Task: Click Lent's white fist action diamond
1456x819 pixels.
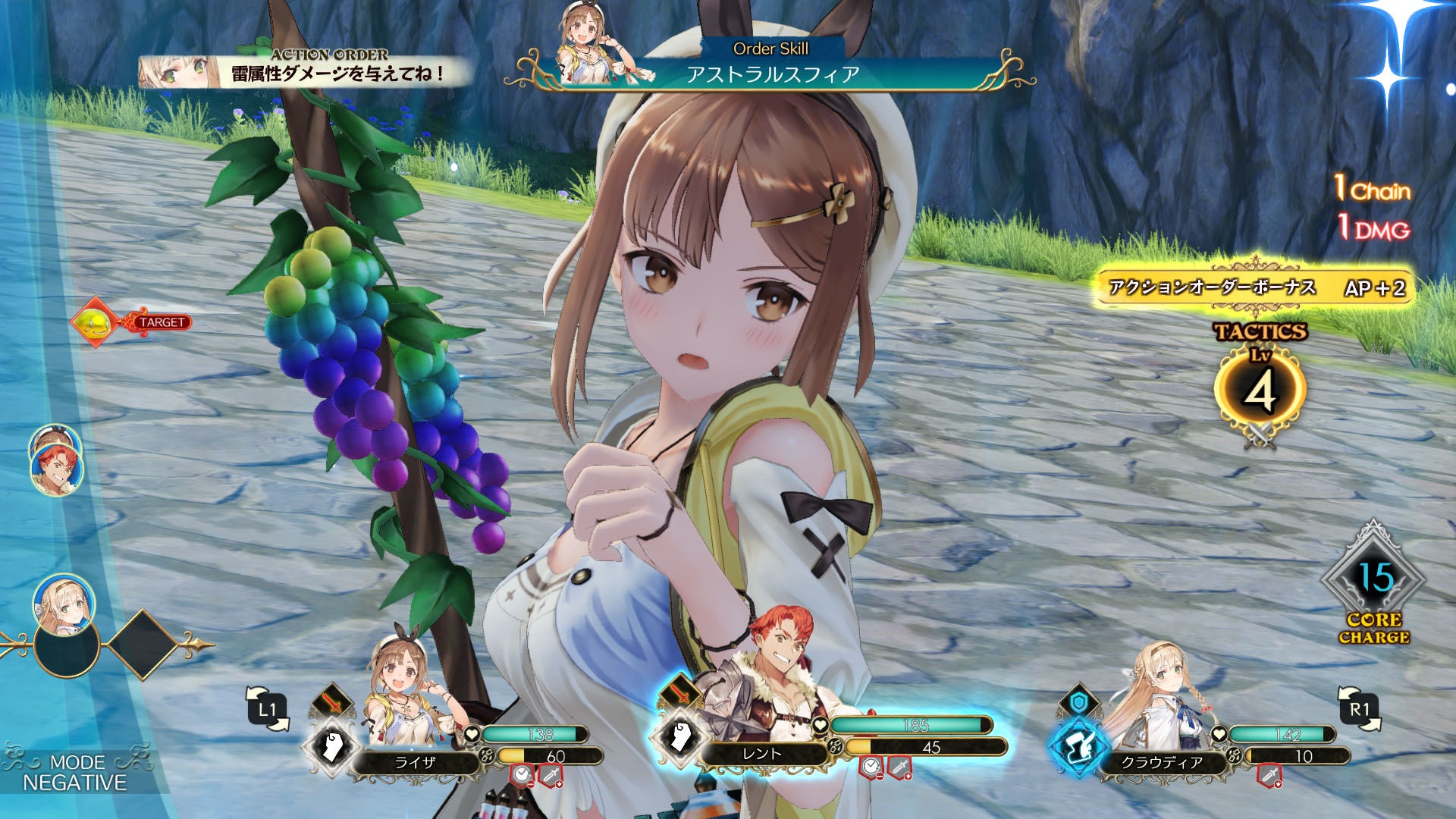Action: pos(679,737)
